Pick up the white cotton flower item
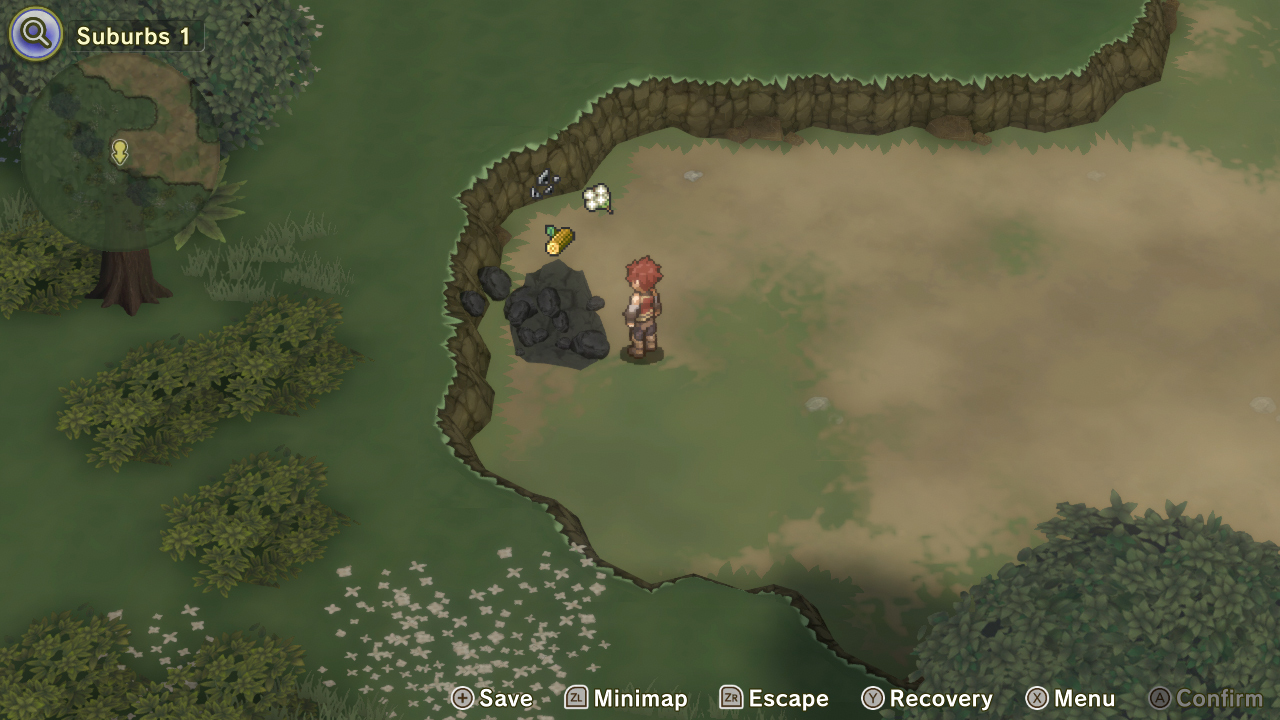This screenshot has height=720, width=1280. coord(597,197)
